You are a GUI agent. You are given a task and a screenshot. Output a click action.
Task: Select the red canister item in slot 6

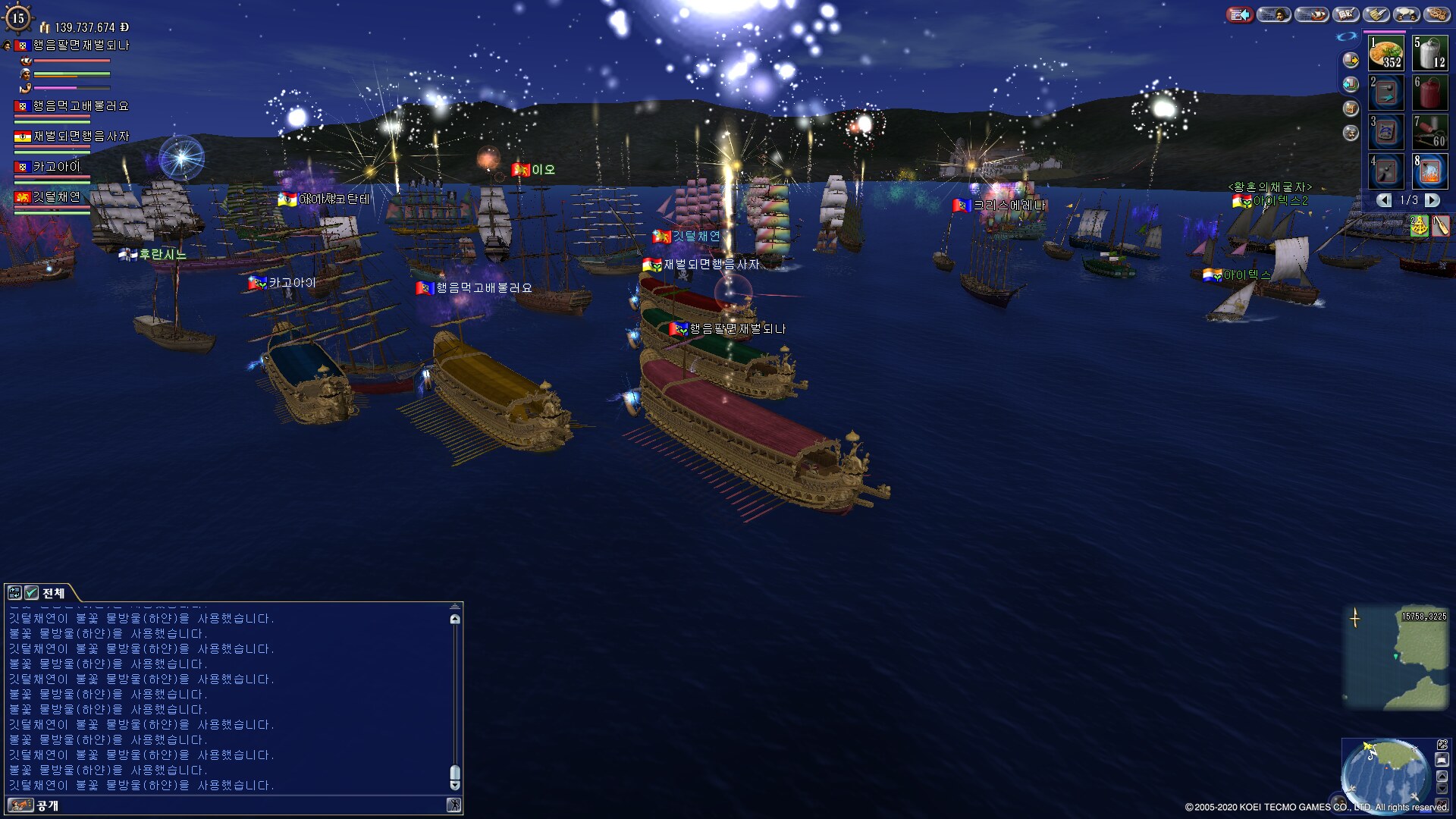coord(1429,93)
